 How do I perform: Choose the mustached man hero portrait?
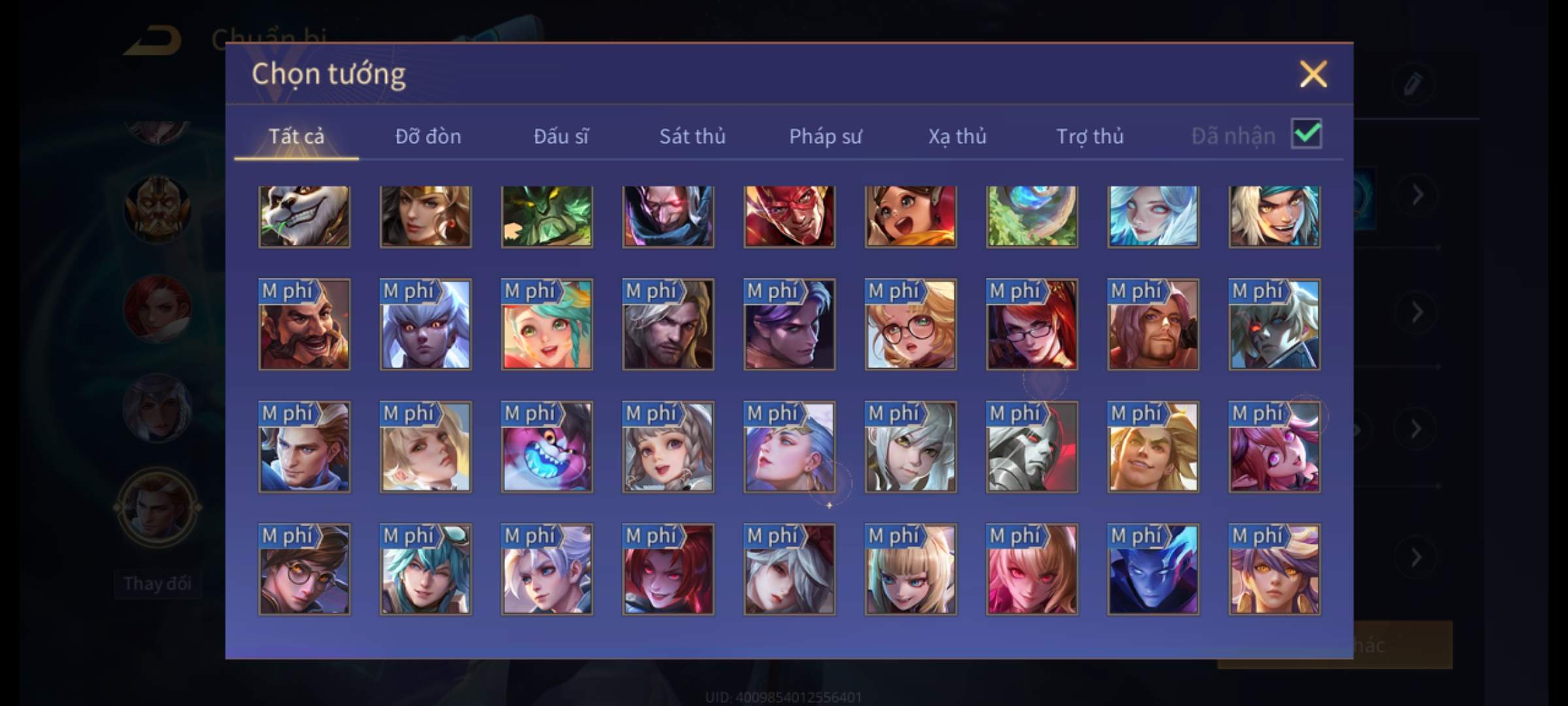pos(304,325)
